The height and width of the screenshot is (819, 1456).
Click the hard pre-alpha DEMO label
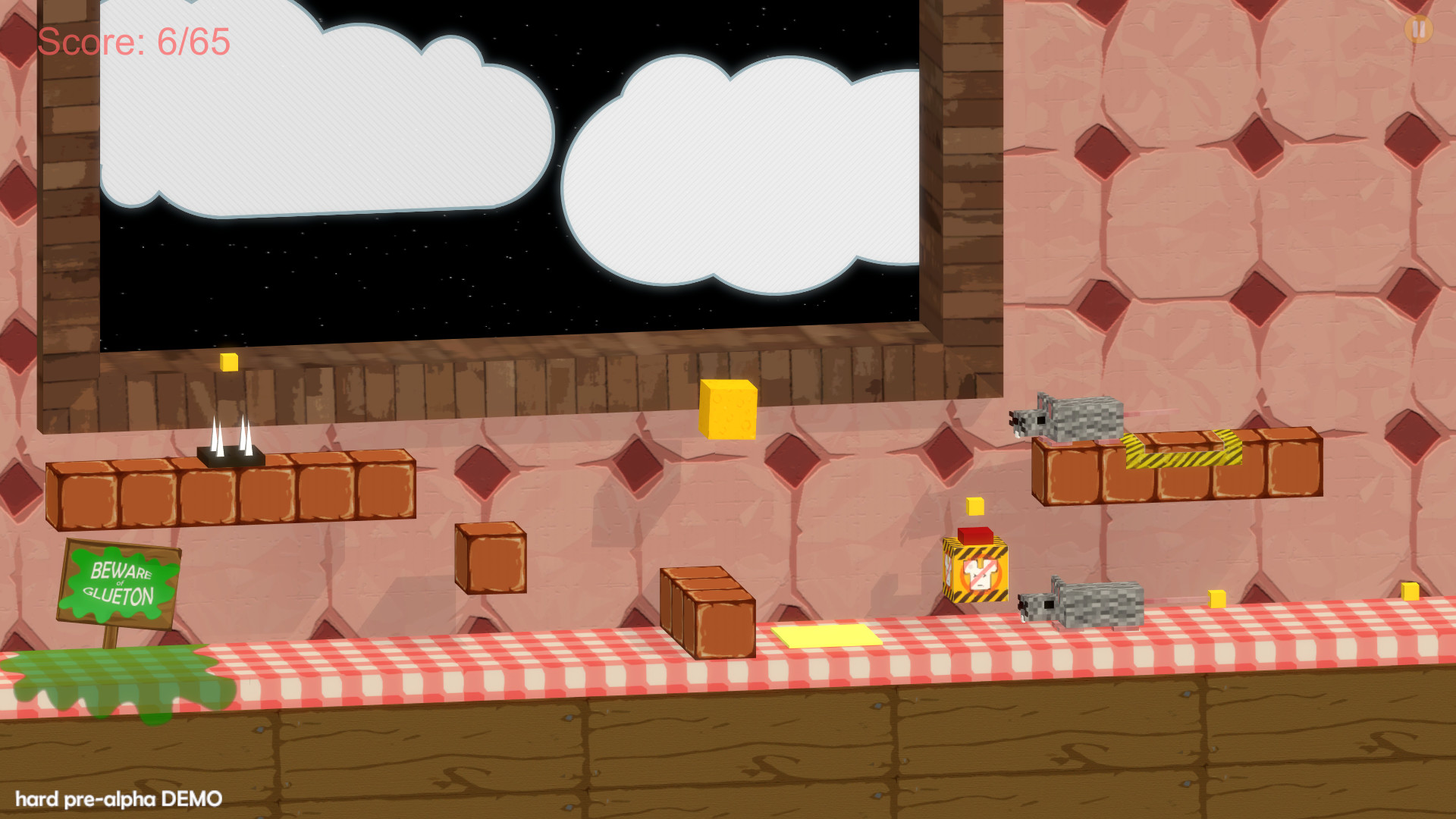(118, 798)
